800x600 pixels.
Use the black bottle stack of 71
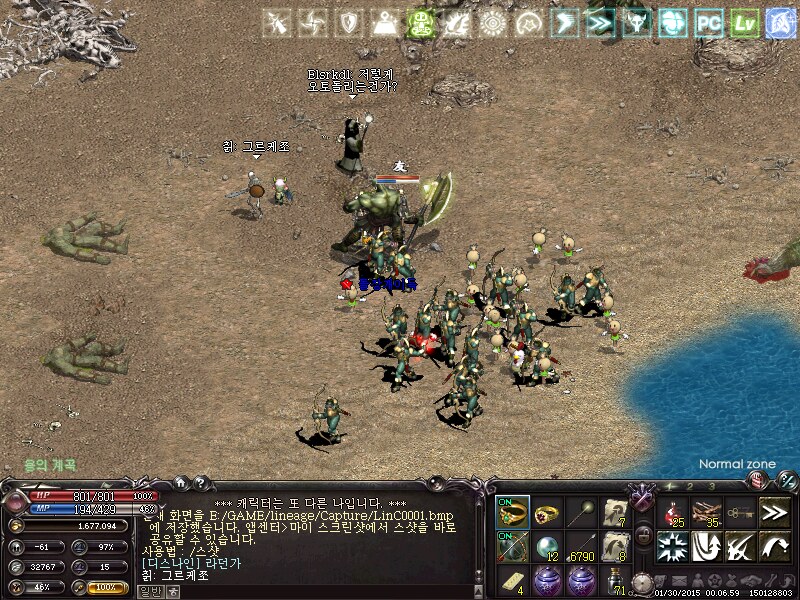[616, 580]
